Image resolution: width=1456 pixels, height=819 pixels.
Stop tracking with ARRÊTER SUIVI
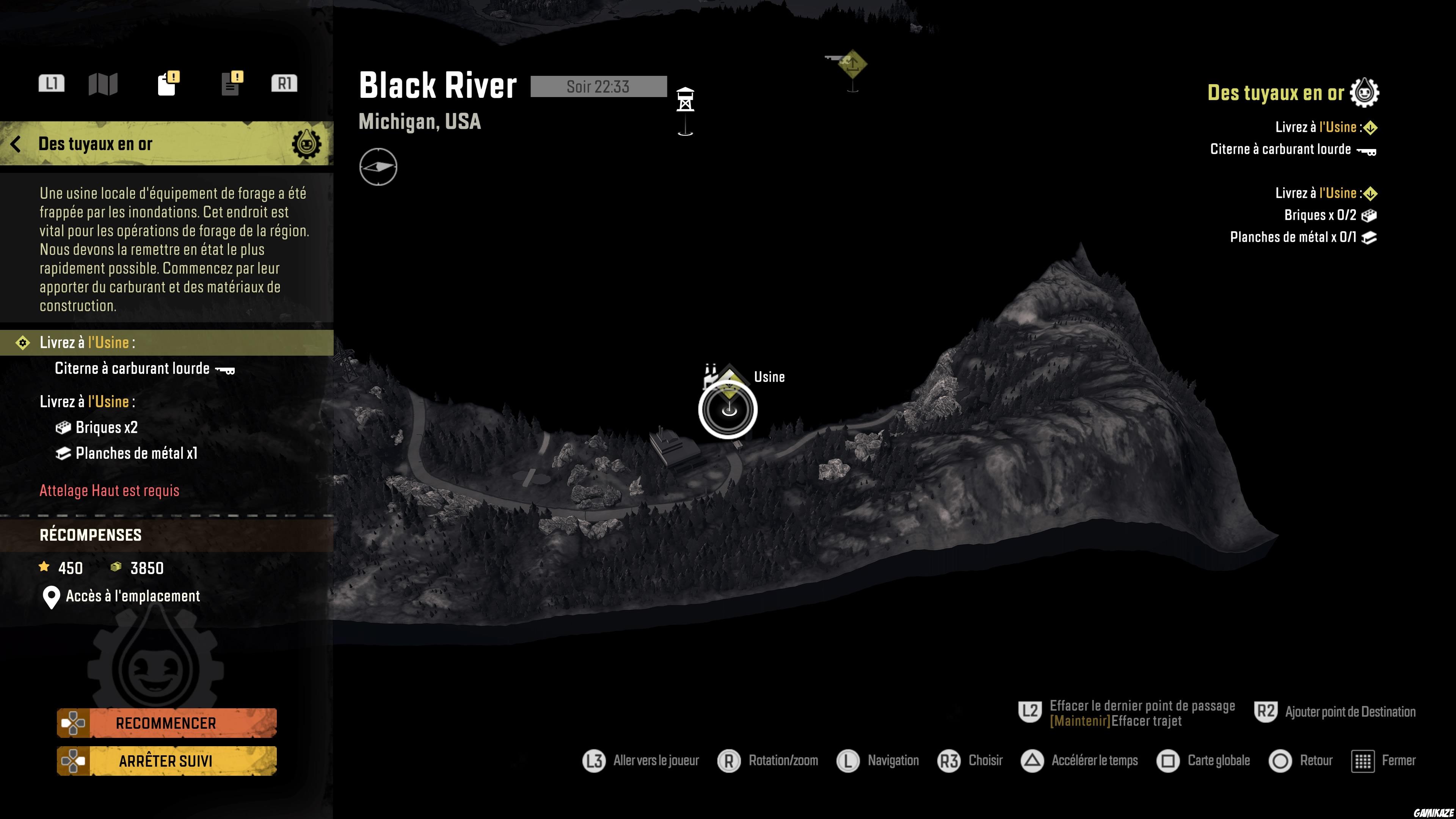(166, 761)
